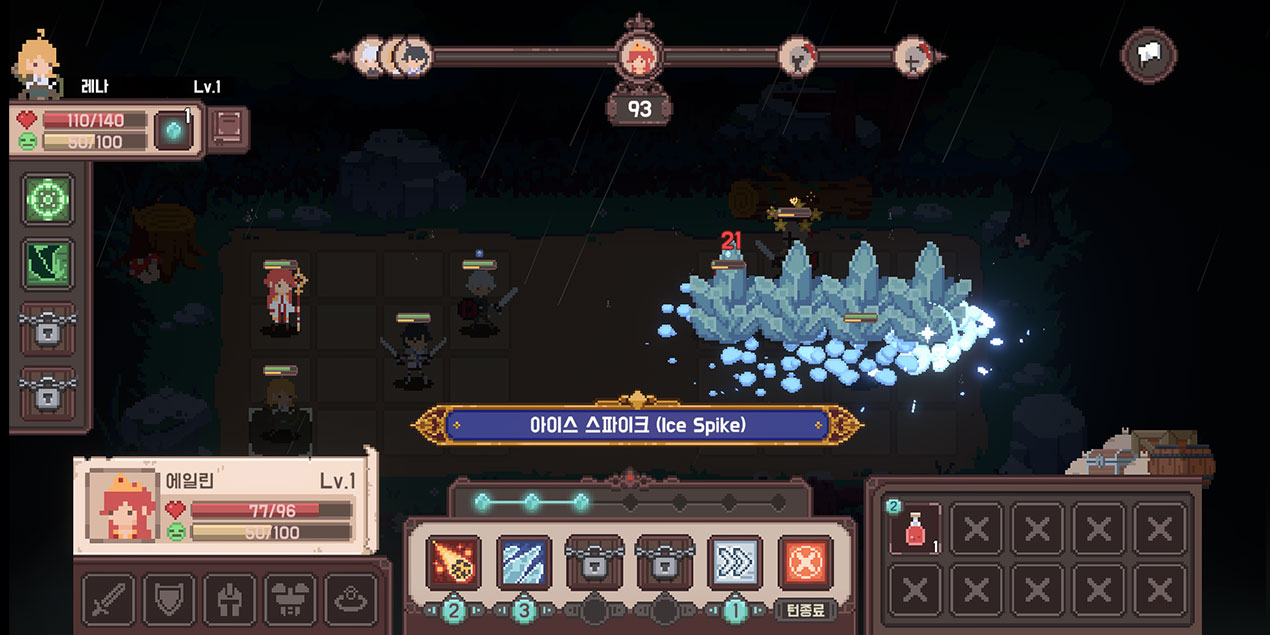Image resolution: width=1270 pixels, height=635 pixels.
Task: Select the triple-arrow move skill
Action: [x=734, y=562]
